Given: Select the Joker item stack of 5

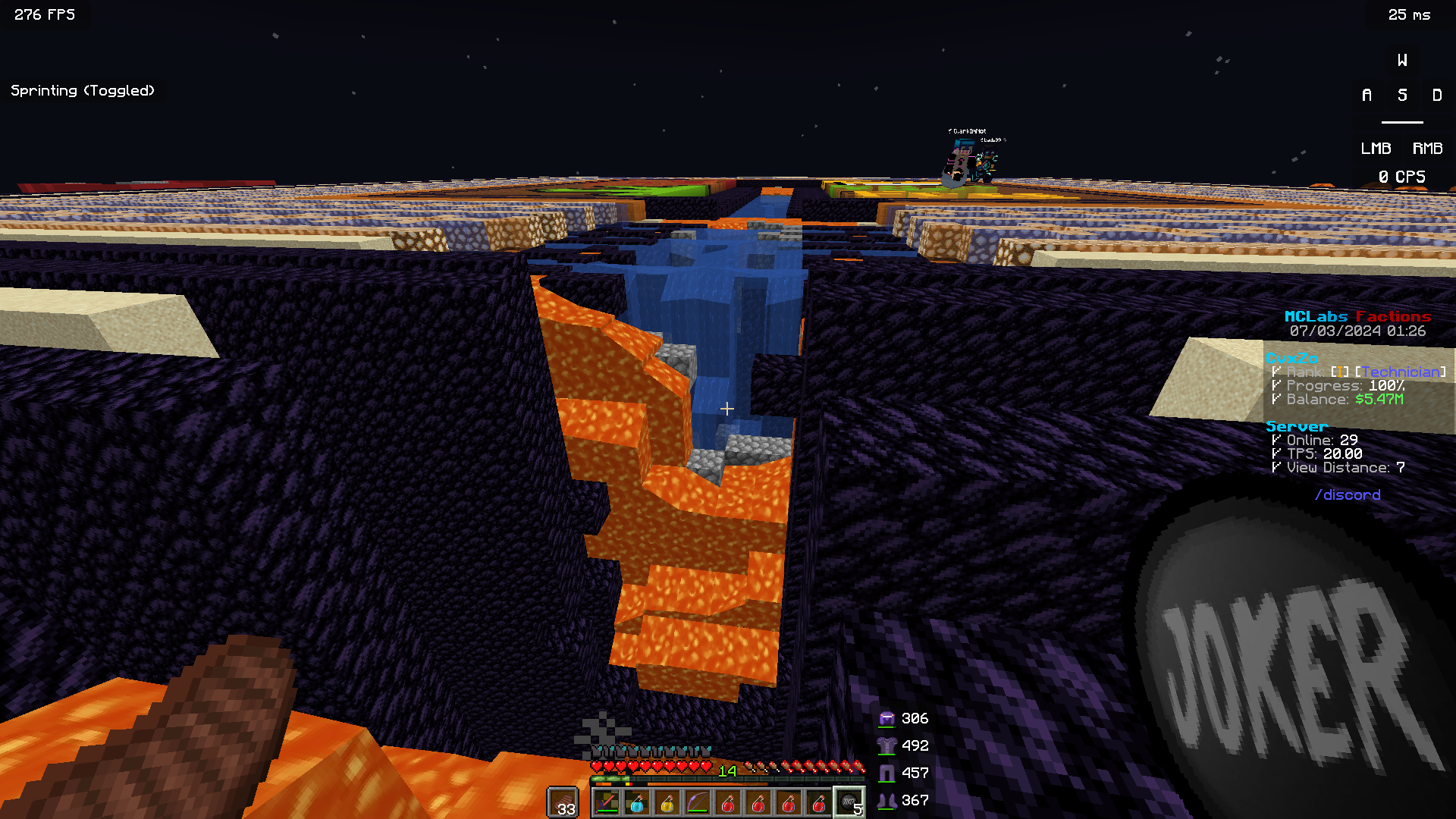Looking at the screenshot, I should 849,802.
